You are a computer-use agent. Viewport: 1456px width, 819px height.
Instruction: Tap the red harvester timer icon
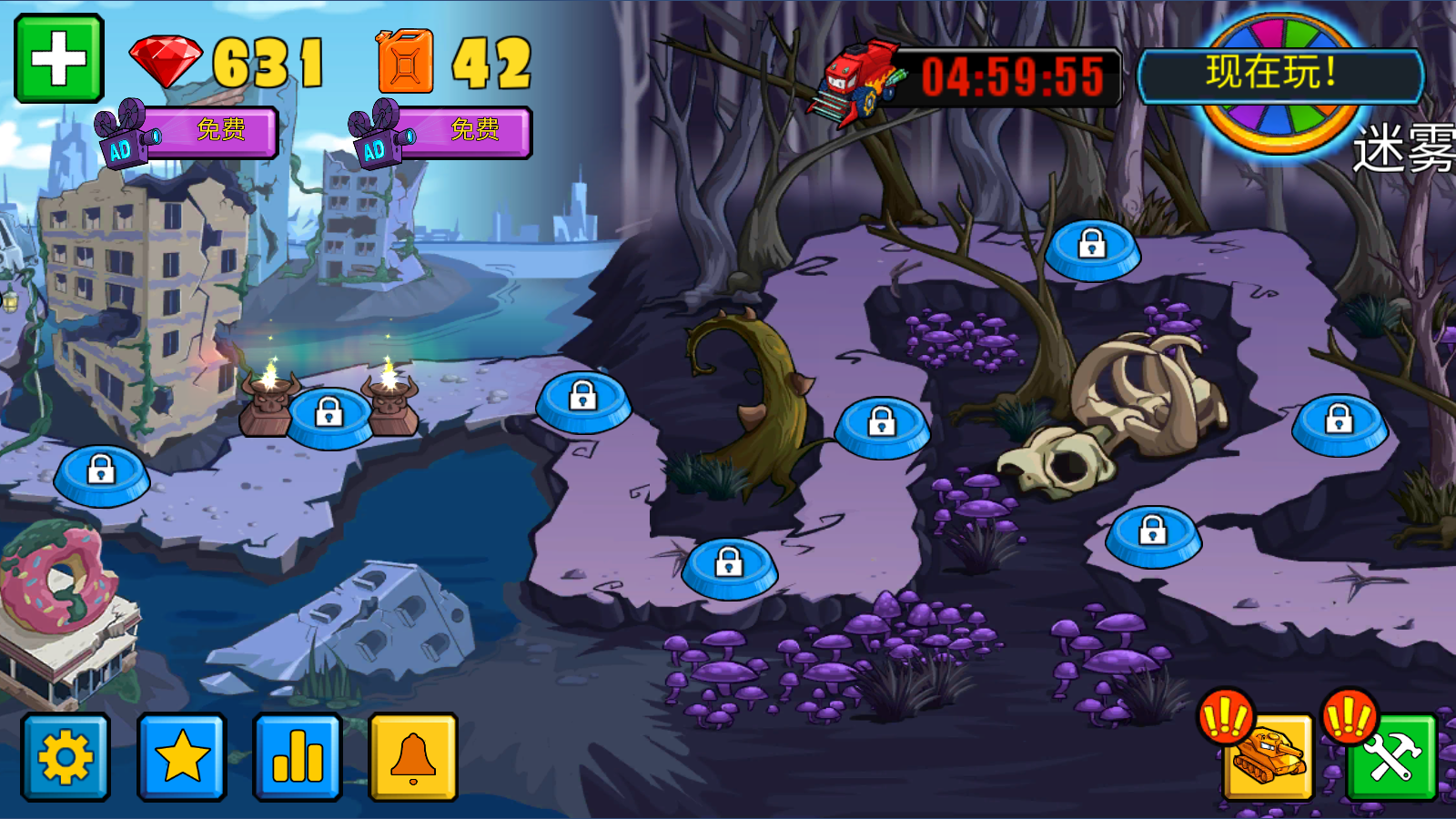tap(855, 80)
